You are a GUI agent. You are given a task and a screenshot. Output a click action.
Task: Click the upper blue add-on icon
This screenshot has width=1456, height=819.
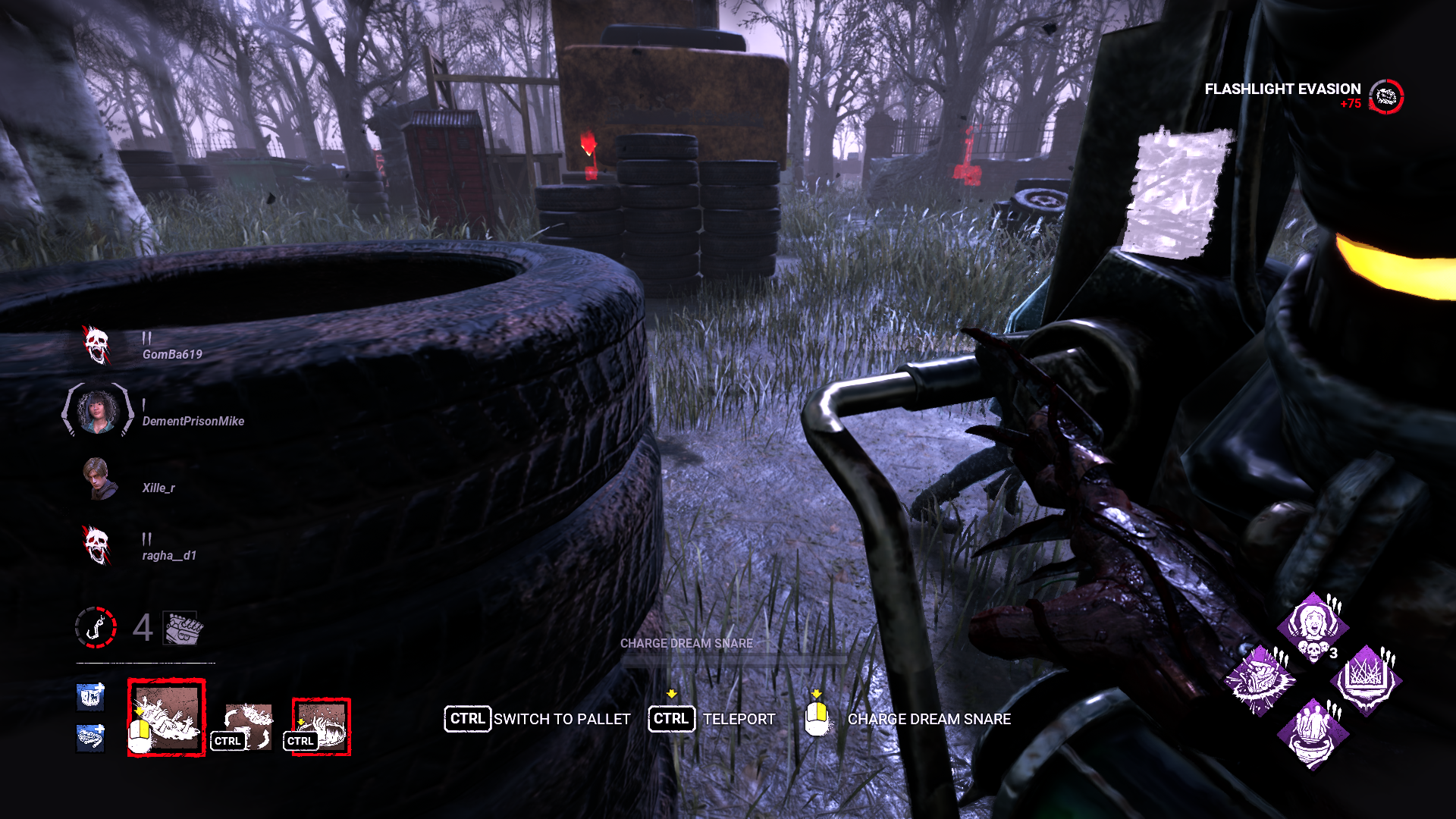(x=89, y=699)
